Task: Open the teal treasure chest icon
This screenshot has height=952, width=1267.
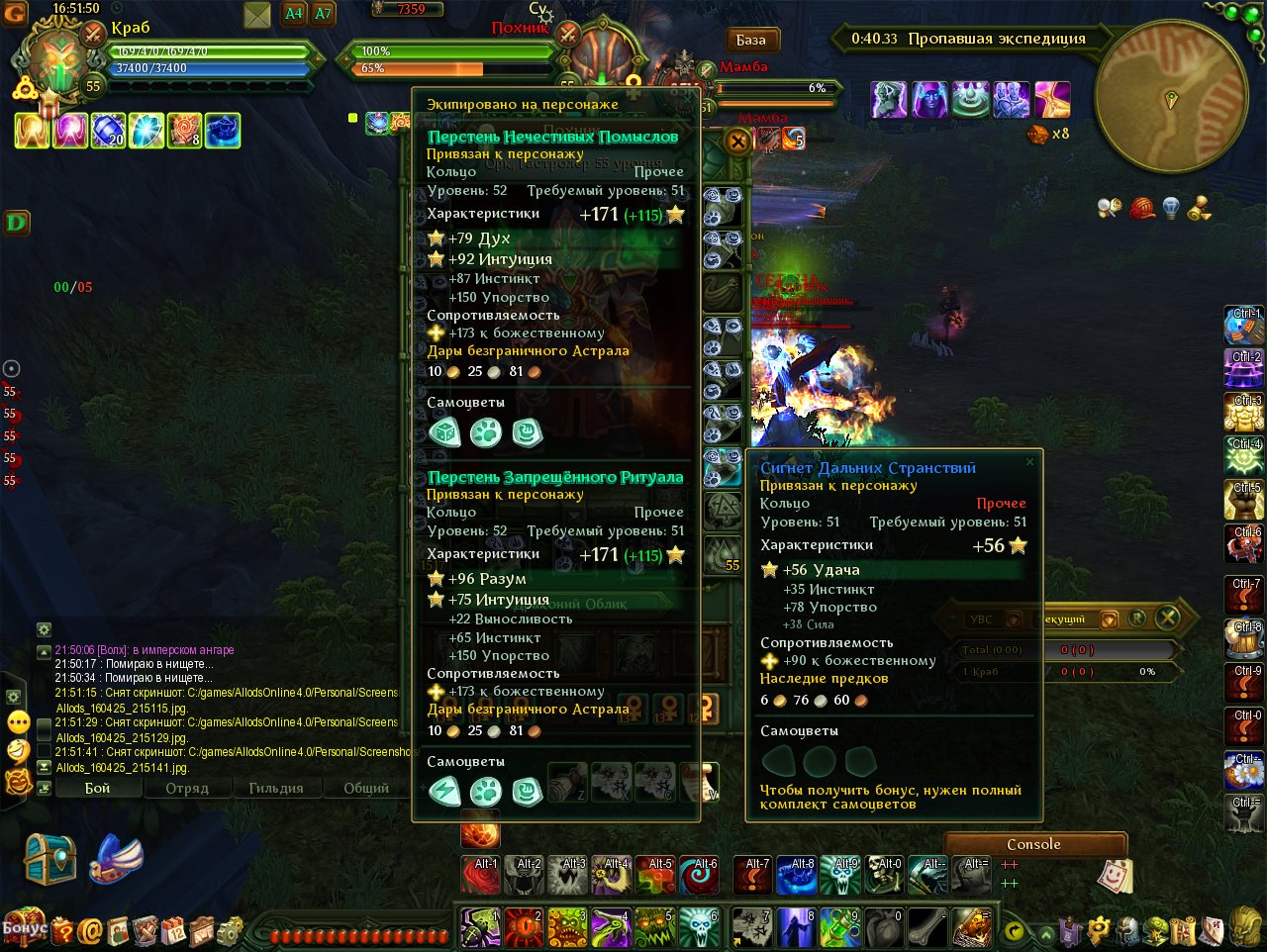Action: pos(50,859)
